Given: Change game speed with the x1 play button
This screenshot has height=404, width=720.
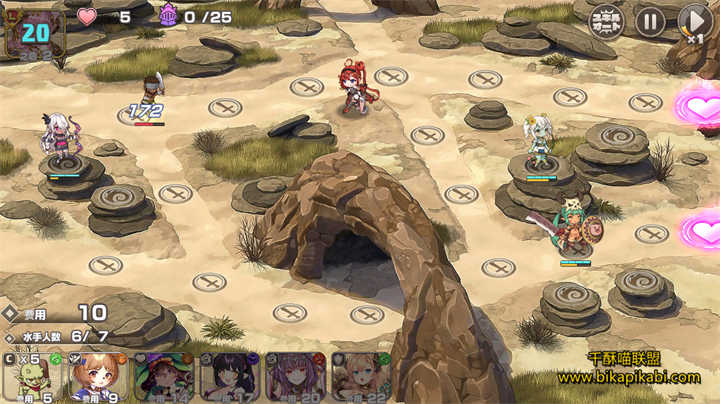Looking at the screenshot, I should pos(694,21).
